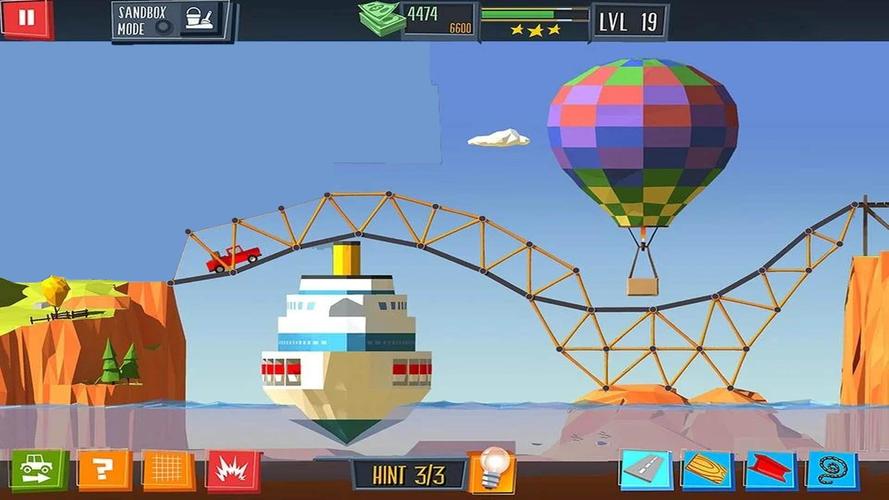Viewport: 889px width, 500px height.
Task: Choose the wood plank material
Action: click(x=706, y=469)
